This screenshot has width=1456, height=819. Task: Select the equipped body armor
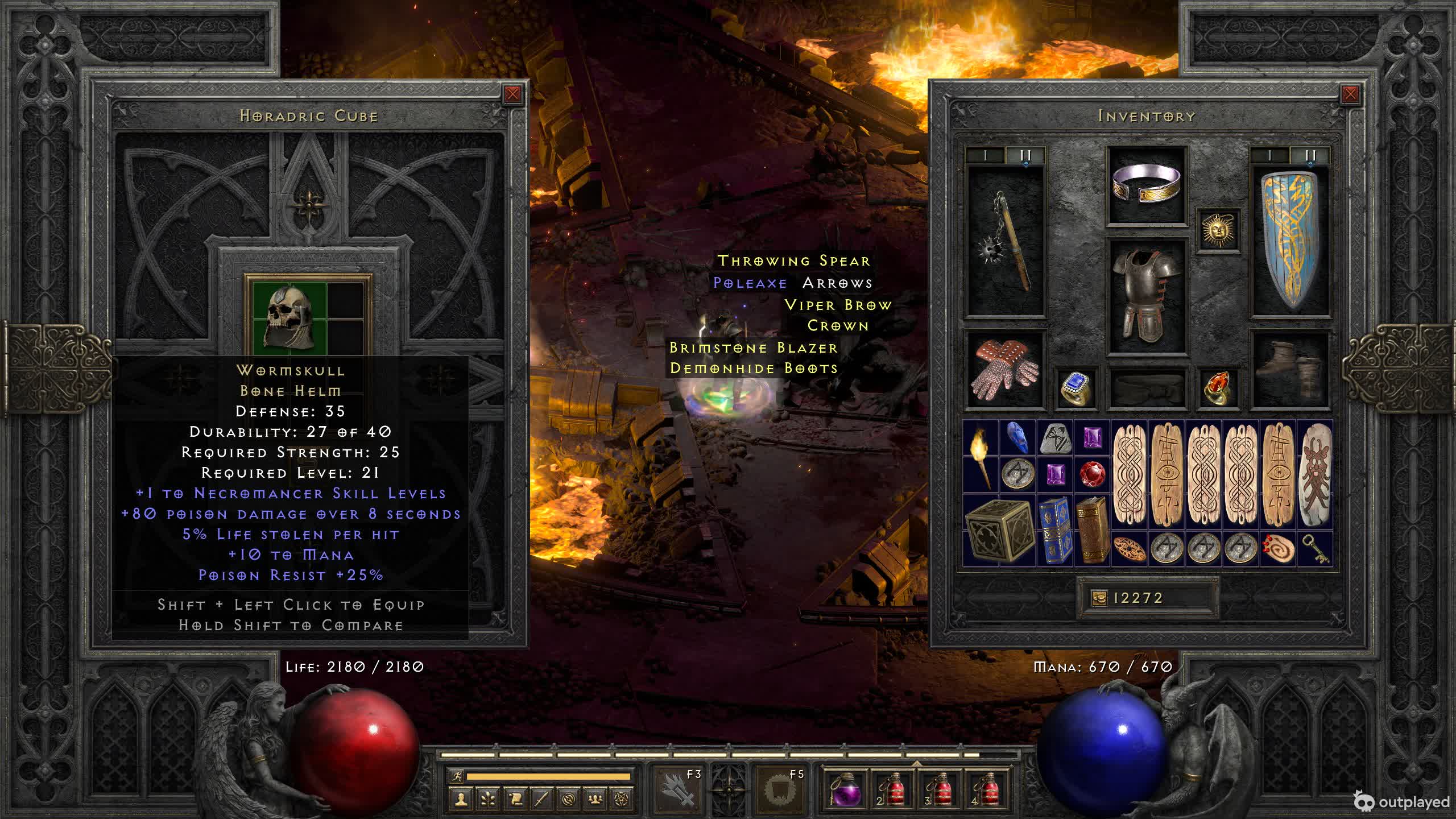pyautogui.click(x=1146, y=296)
